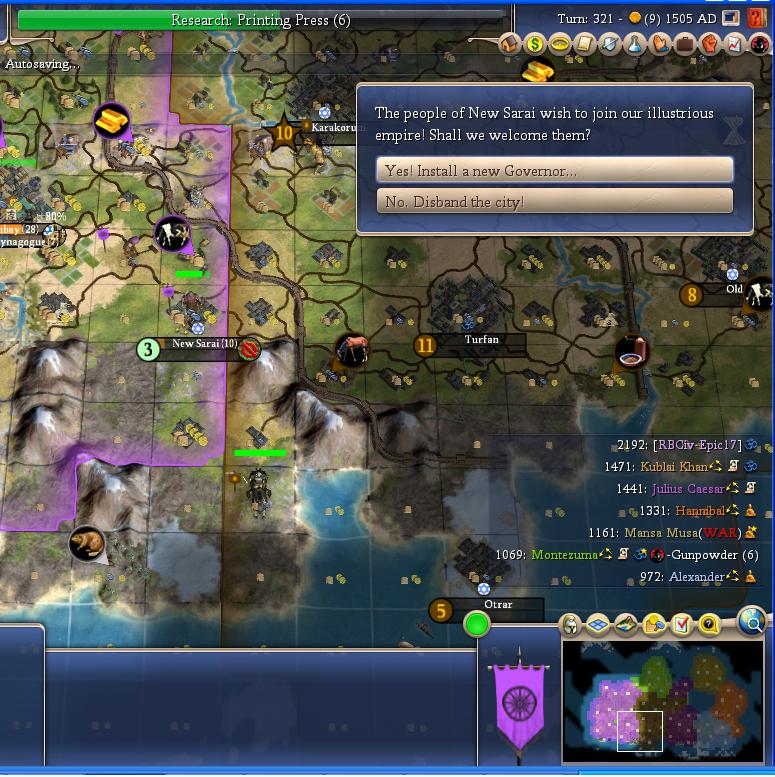Image resolution: width=775 pixels, height=777 pixels.
Task: Open the military advisor shield icon
Action: click(610, 44)
